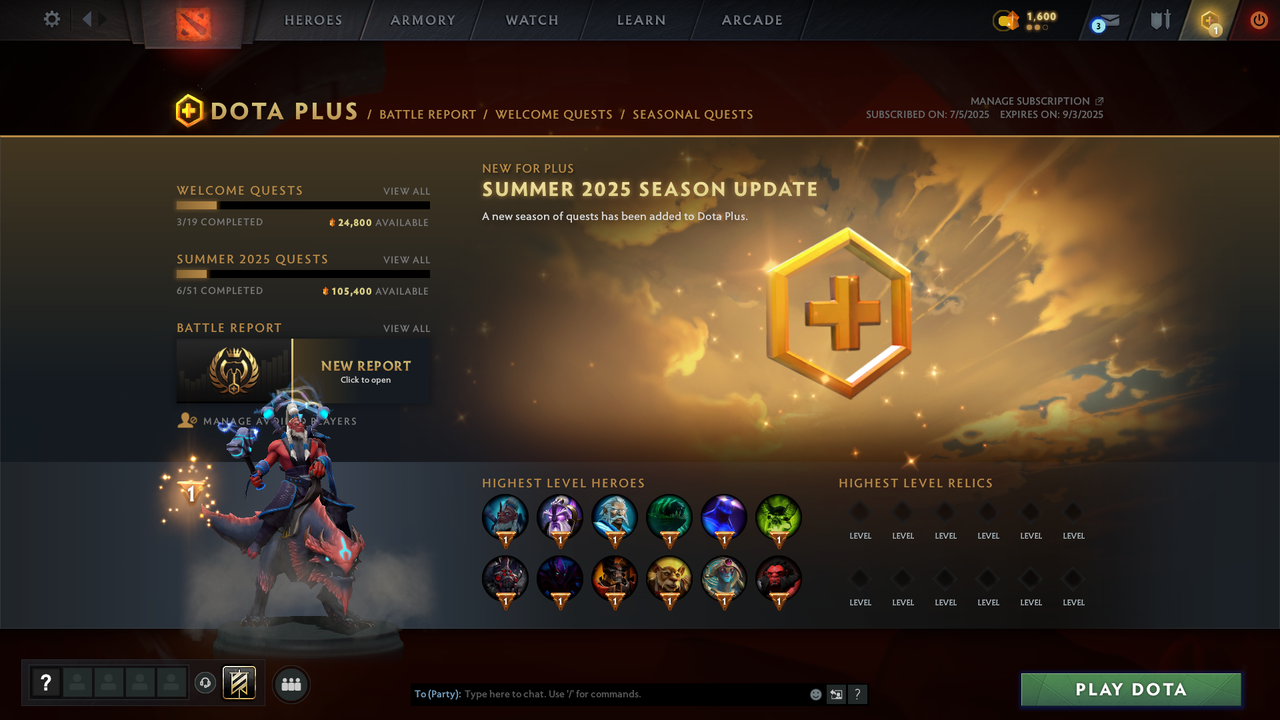This screenshot has height=720, width=1280.
Task: Switch to the WATCH tab
Action: 531,20
